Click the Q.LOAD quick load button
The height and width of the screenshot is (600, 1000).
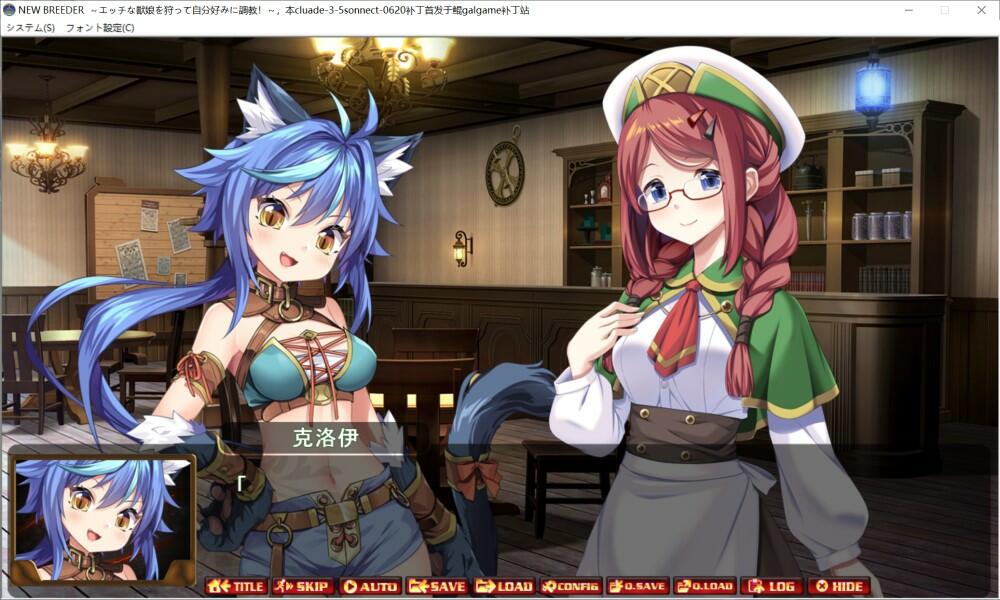point(705,586)
